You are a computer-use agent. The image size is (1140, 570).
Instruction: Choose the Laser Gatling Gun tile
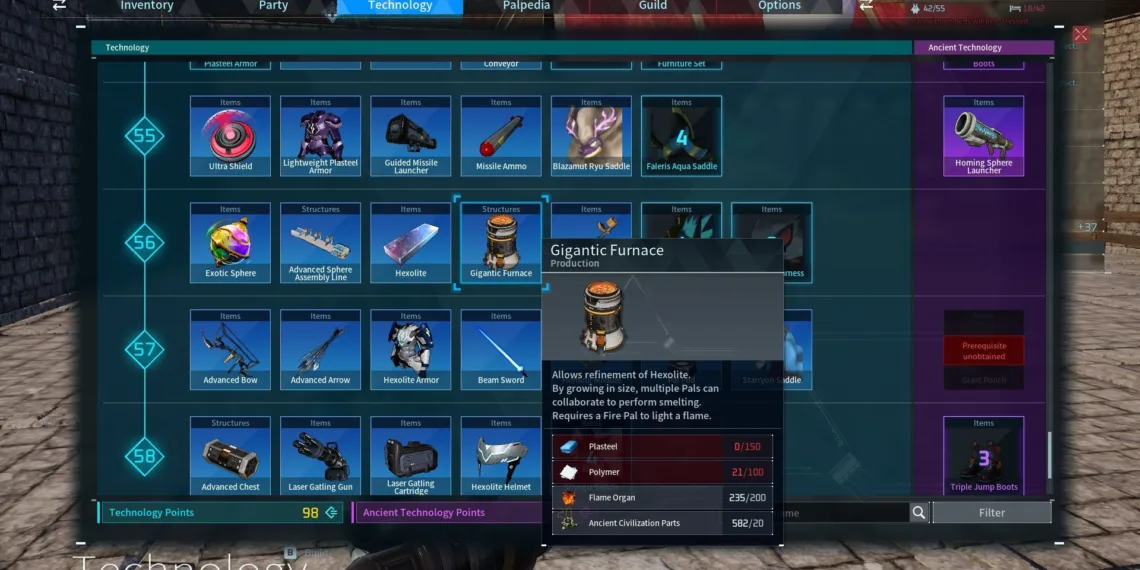(x=320, y=457)
